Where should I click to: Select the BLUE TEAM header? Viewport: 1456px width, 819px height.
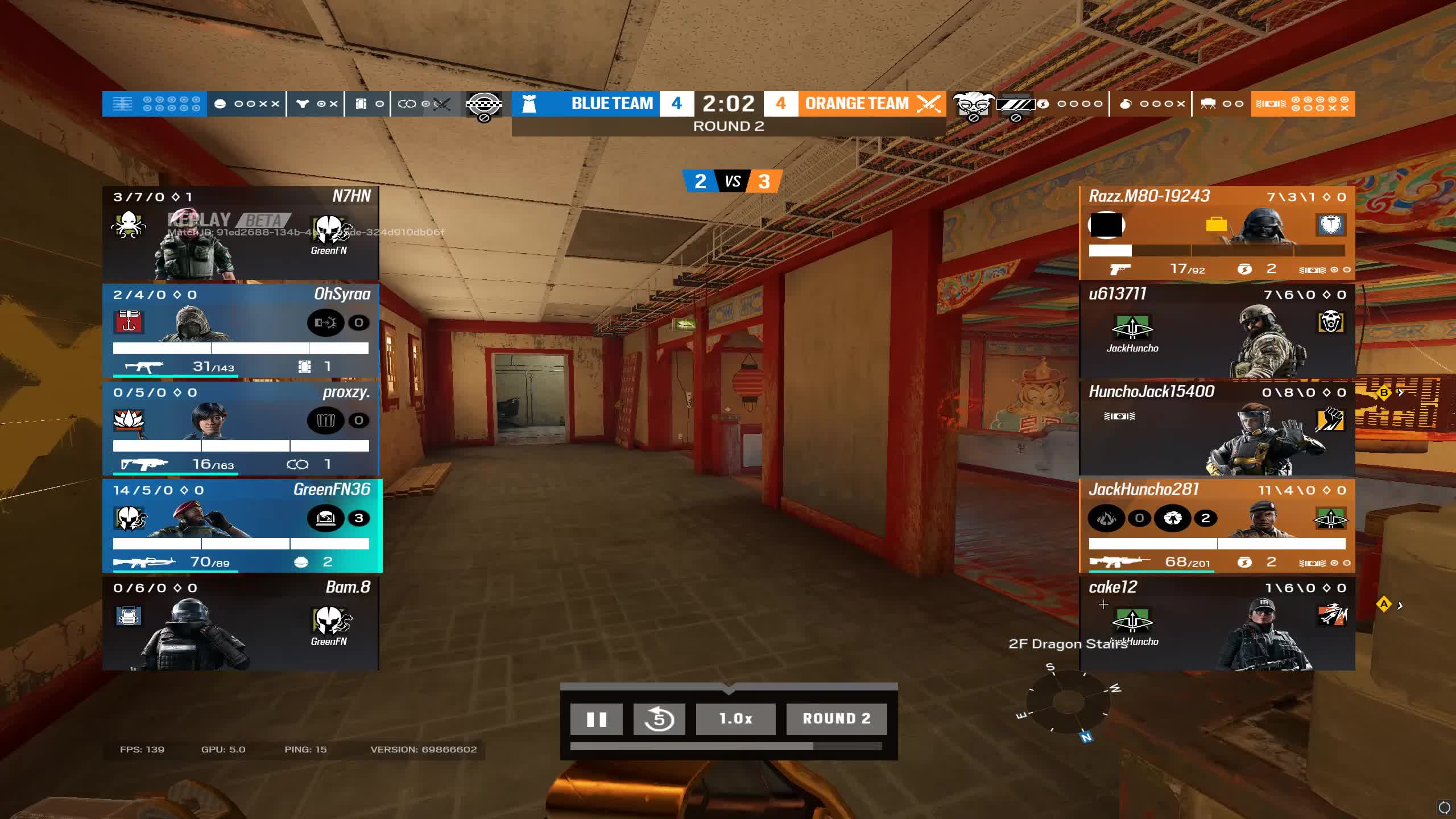pos(610,104)
